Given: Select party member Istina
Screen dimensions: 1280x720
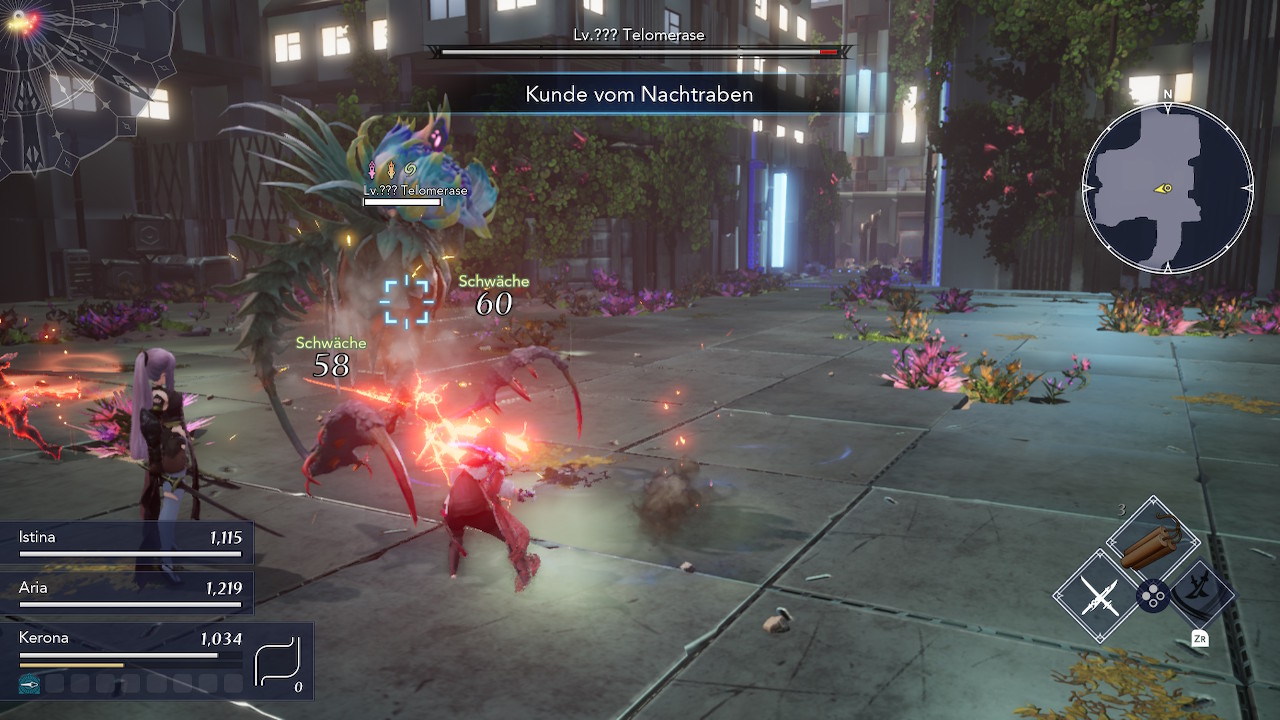Looking at the screenshot, I should pyautogui.click(x=130, y=543).
